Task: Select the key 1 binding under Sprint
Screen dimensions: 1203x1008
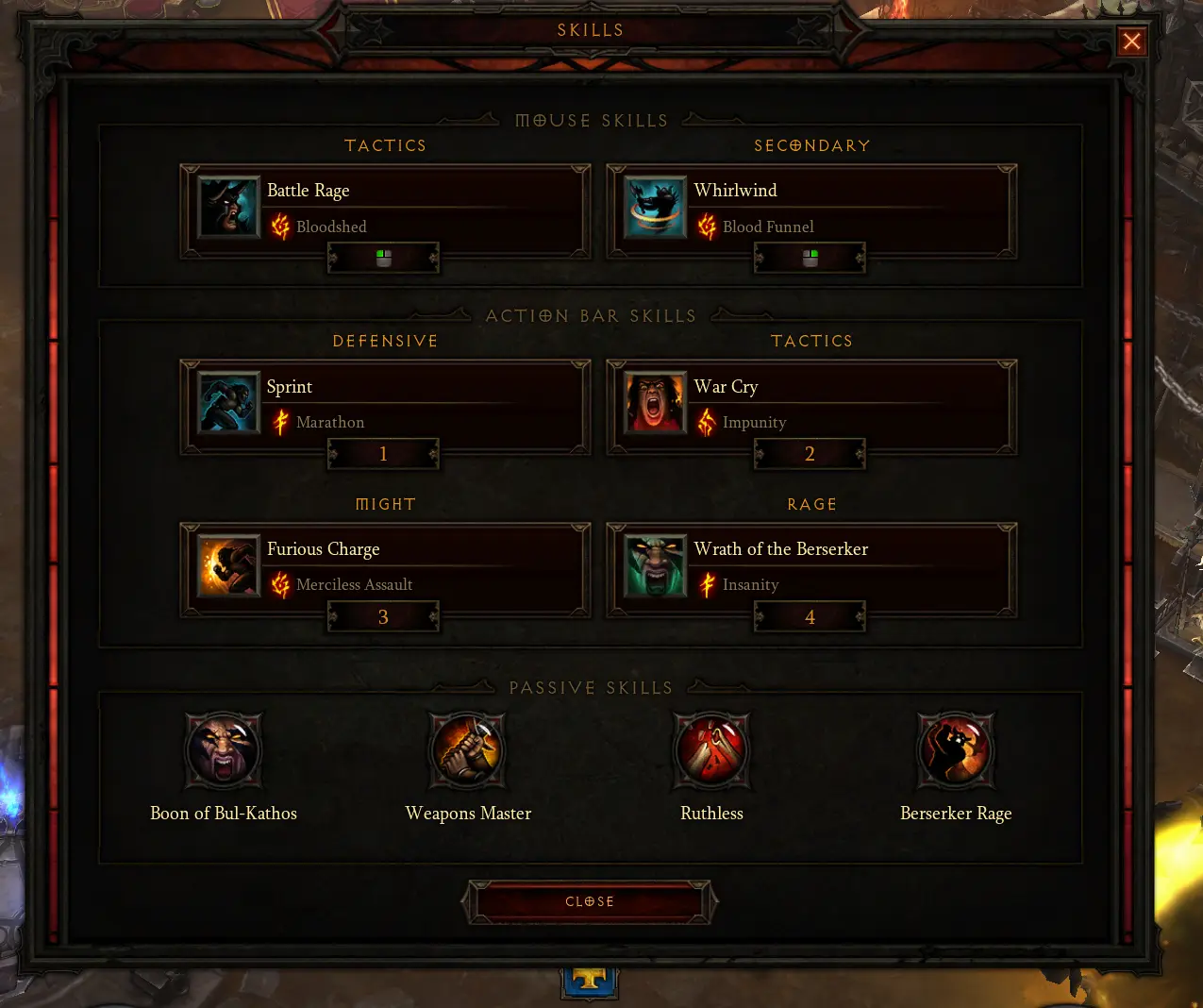Action: (x=383, y=454)
